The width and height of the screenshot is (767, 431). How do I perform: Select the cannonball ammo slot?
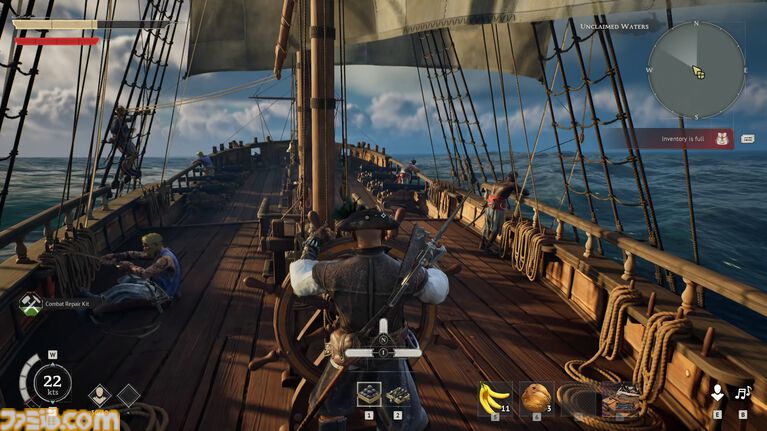point(368,393)
